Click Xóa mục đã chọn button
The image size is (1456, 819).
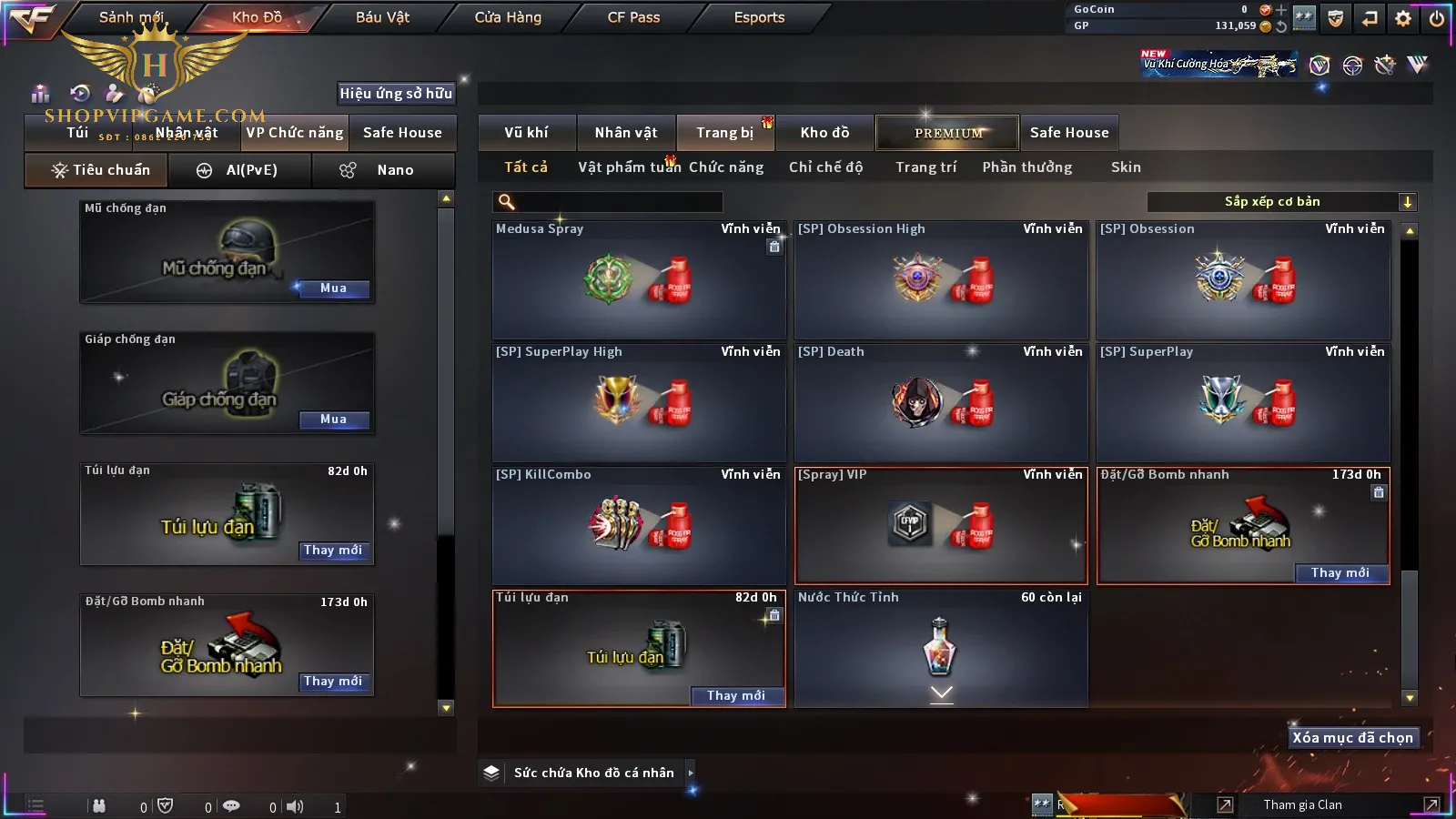click(1352, 738)
